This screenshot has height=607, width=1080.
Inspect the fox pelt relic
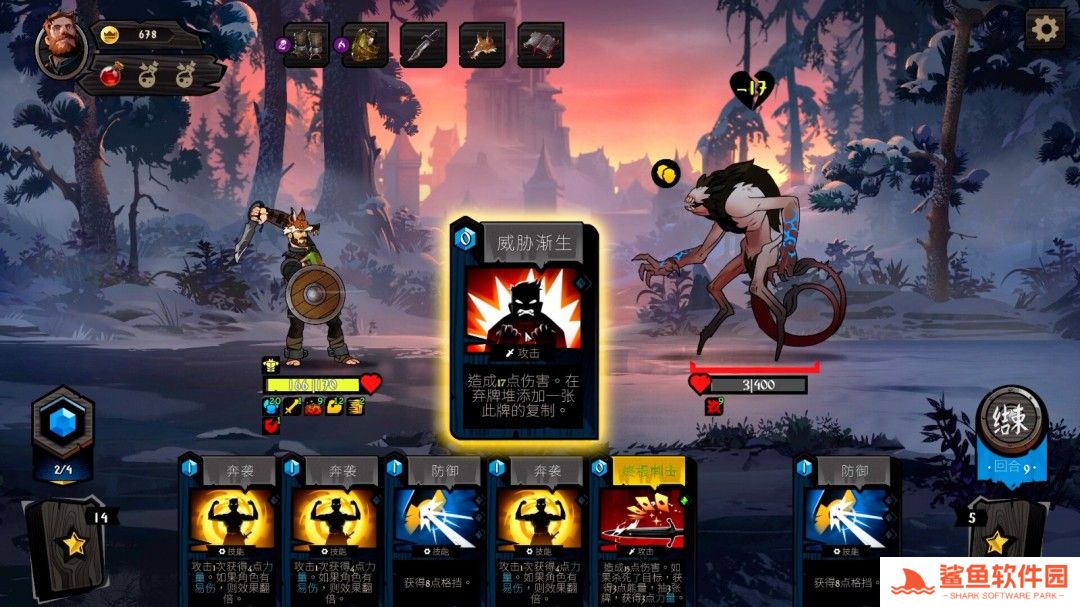[482, 45]
